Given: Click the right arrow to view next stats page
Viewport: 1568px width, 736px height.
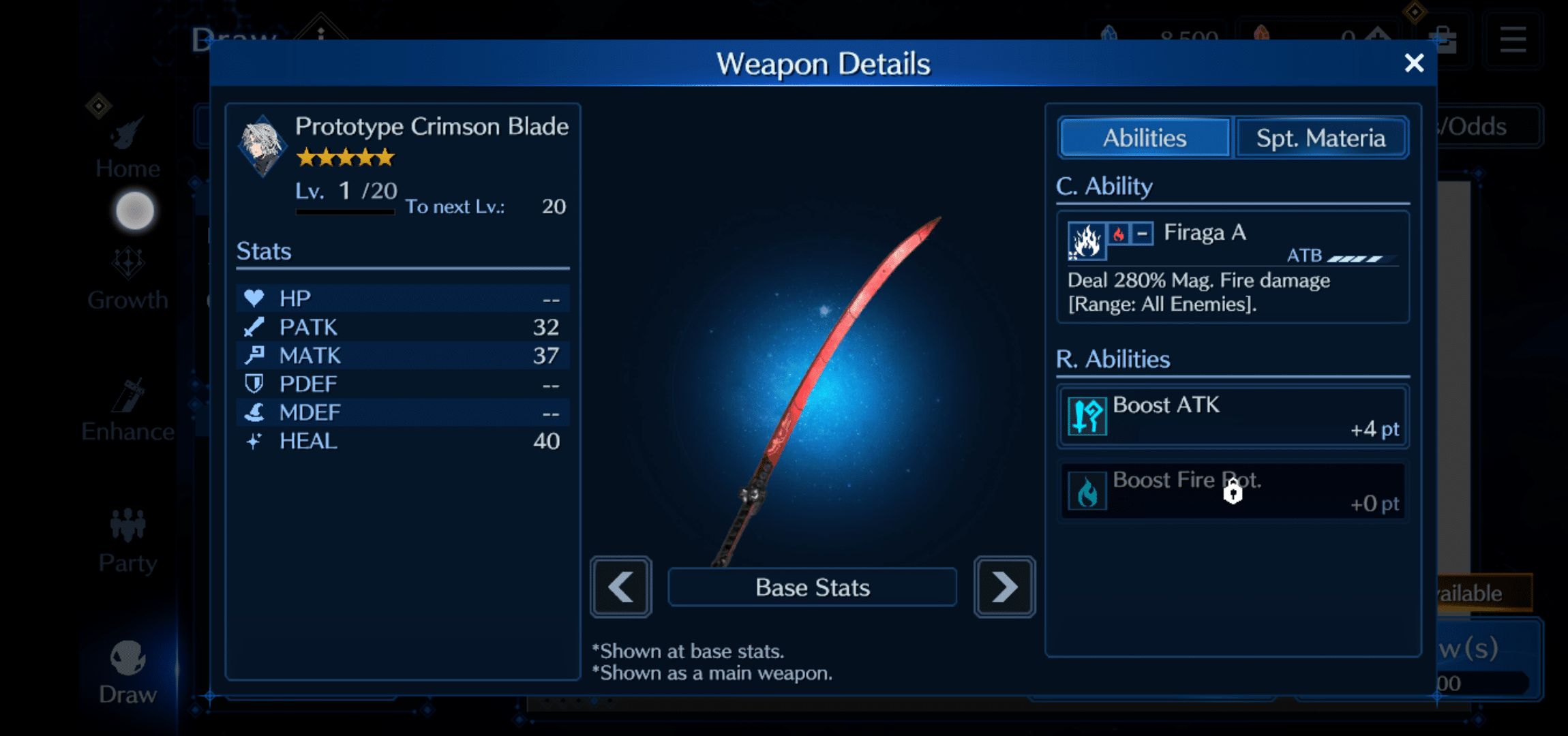Looking at the screenshot, I should coord(1004,587).
